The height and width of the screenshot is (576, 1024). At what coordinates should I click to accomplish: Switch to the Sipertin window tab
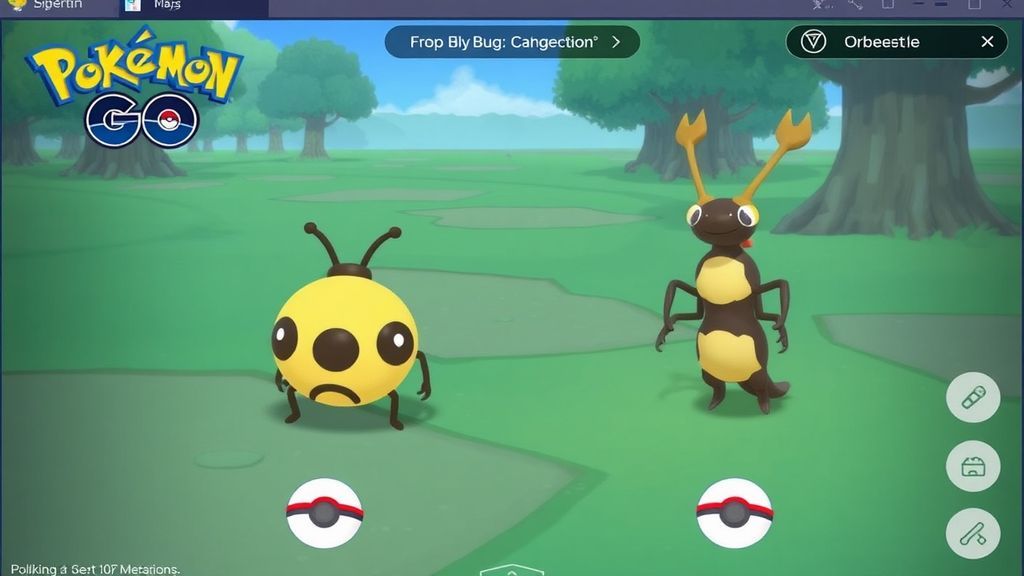click(50, 5)
